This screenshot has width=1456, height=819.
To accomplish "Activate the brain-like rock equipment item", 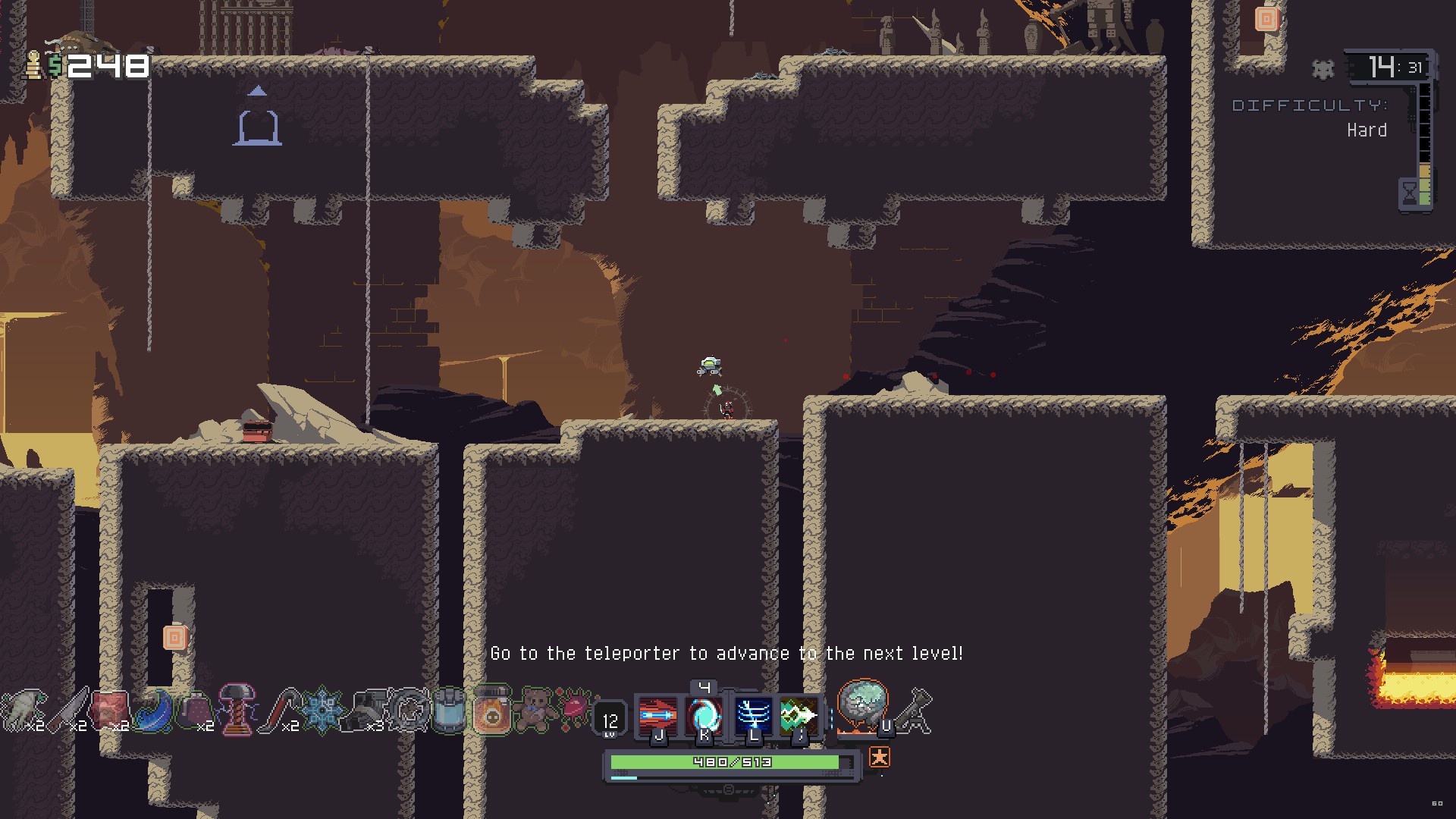I will (862, 707).
